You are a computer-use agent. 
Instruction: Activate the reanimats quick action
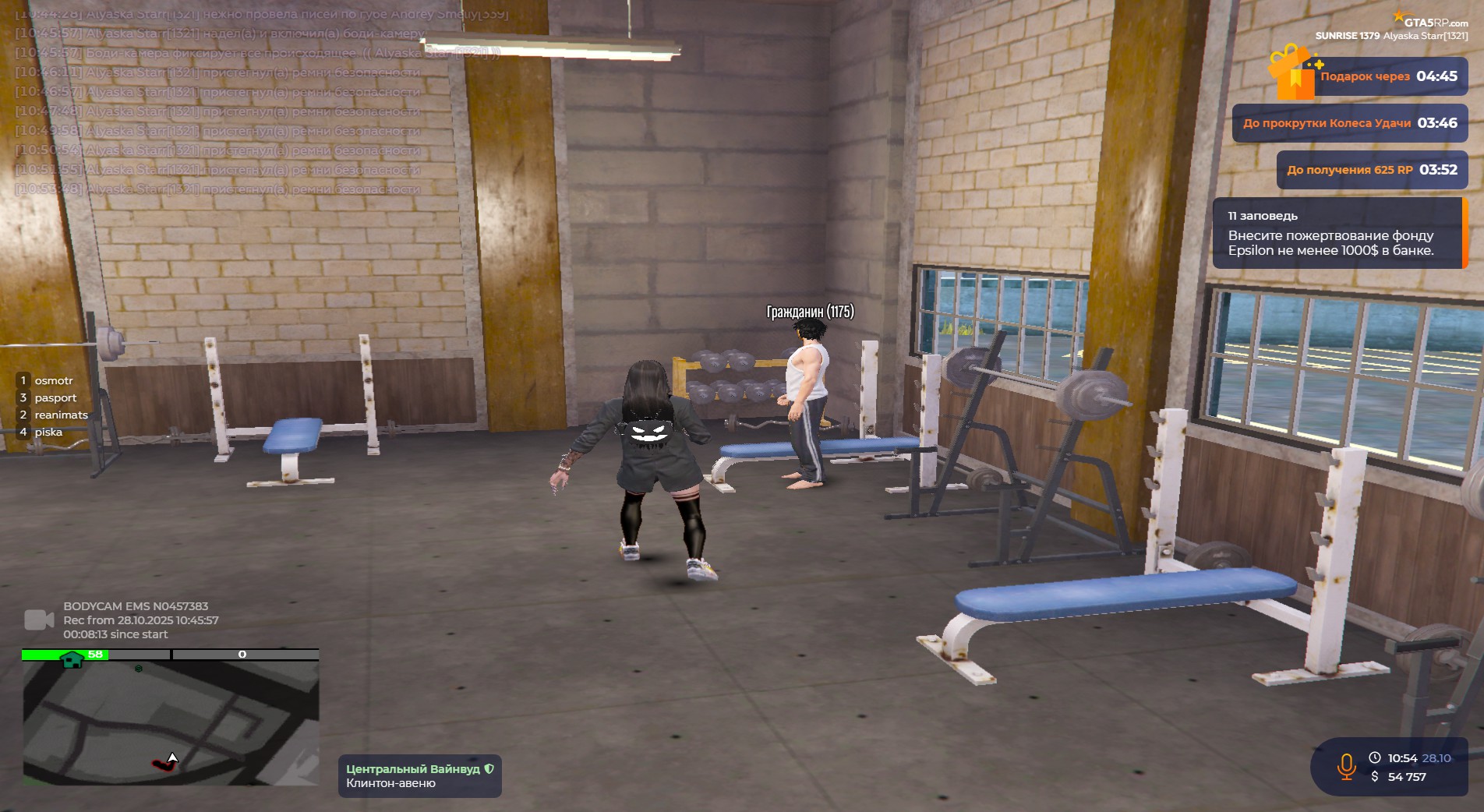pyautogui.click(x=60, y=415)
